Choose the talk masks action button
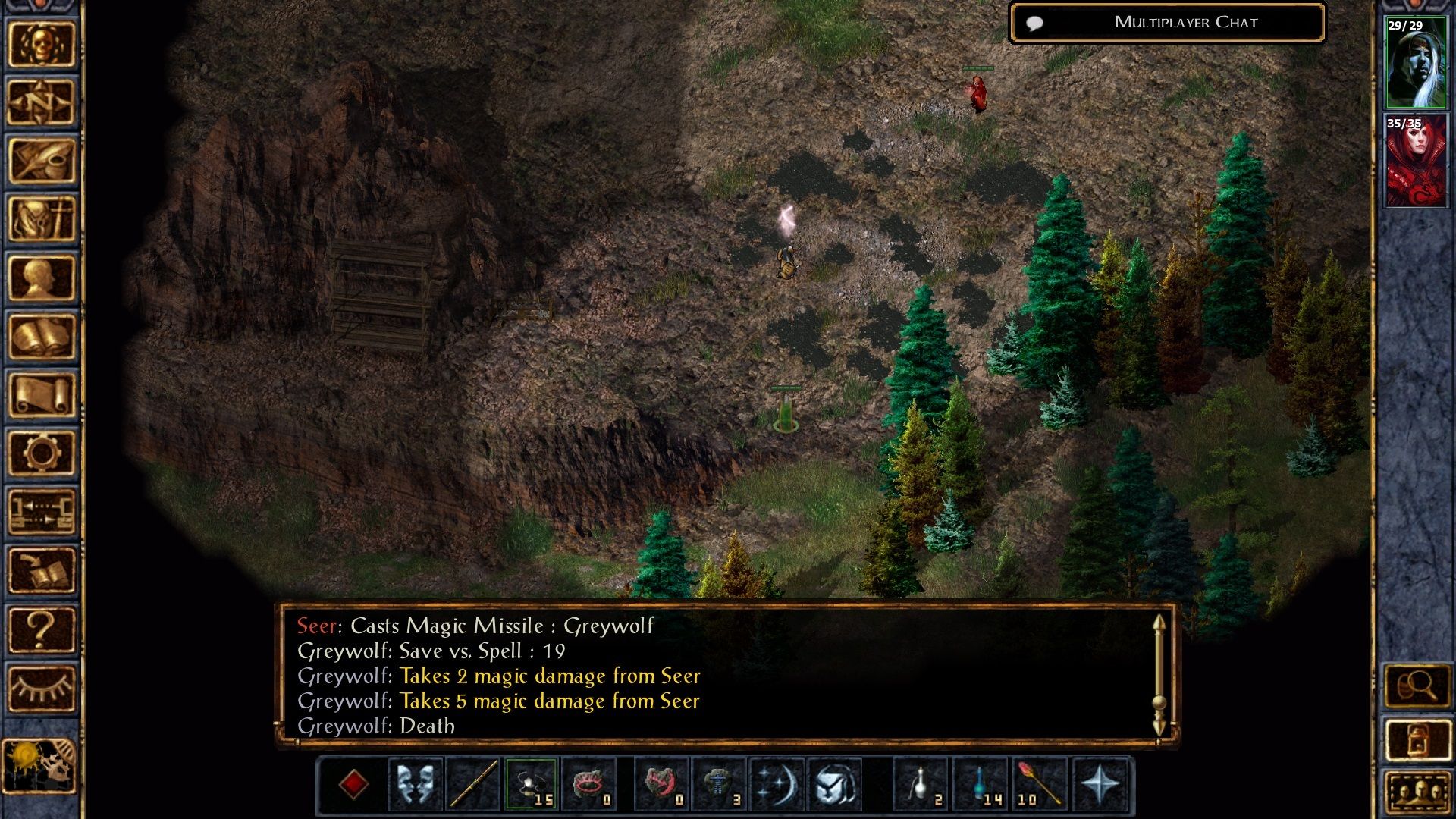This screenshot has width=1456, height=819. [x=416, y=784]
